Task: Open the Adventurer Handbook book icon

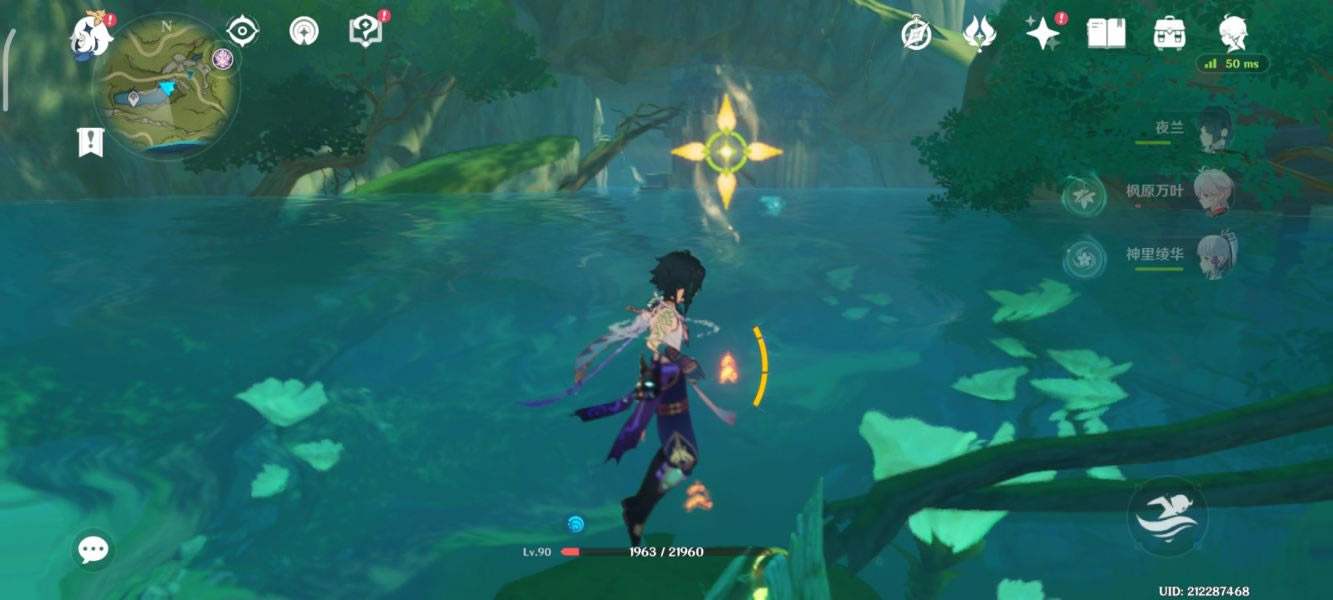Action: click(1106, 34)
